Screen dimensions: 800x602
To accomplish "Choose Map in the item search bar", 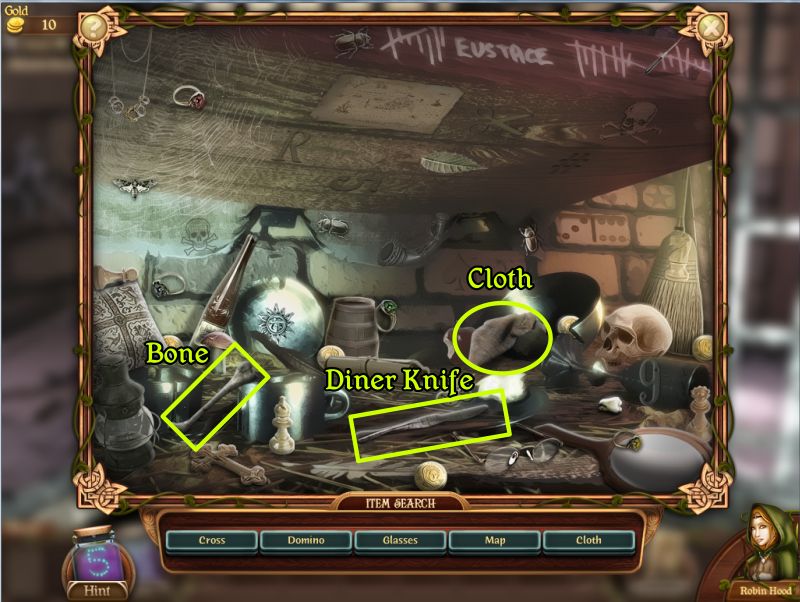I will pyautogui.click(x=494, y=541).
